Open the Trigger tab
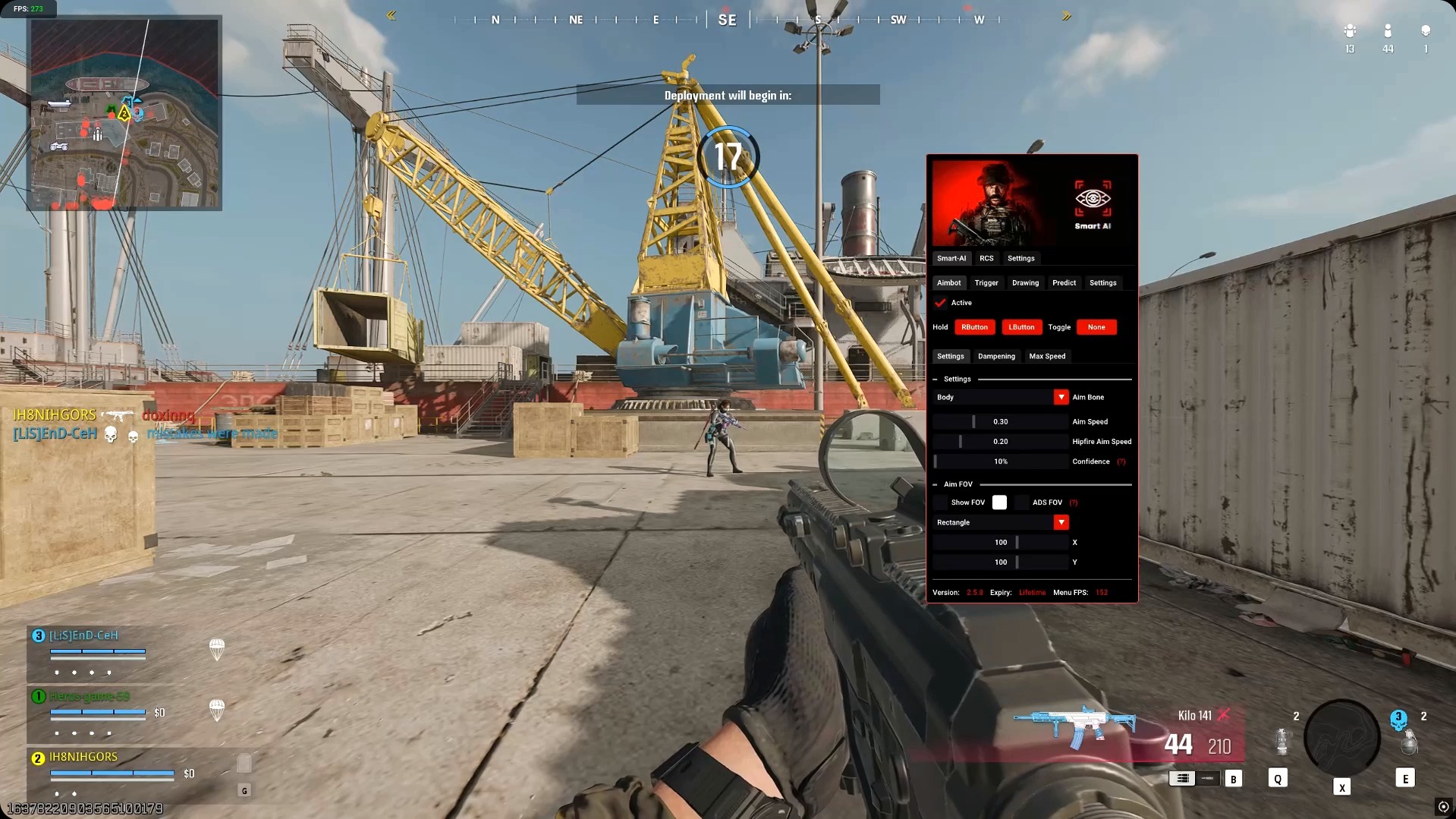 pyautogui.click(x=986, y=282)
